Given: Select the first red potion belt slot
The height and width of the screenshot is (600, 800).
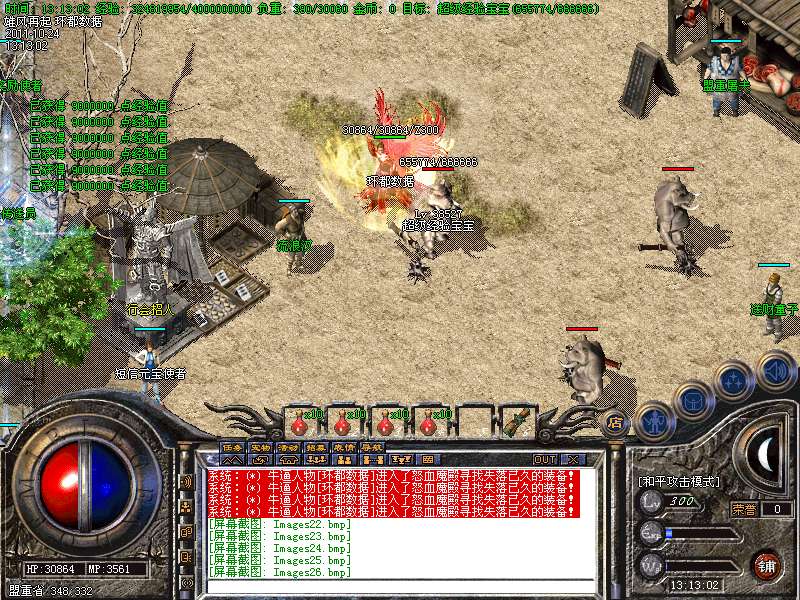Looking at the screenshot, I should pyautogui.click(x=300, y=422).
